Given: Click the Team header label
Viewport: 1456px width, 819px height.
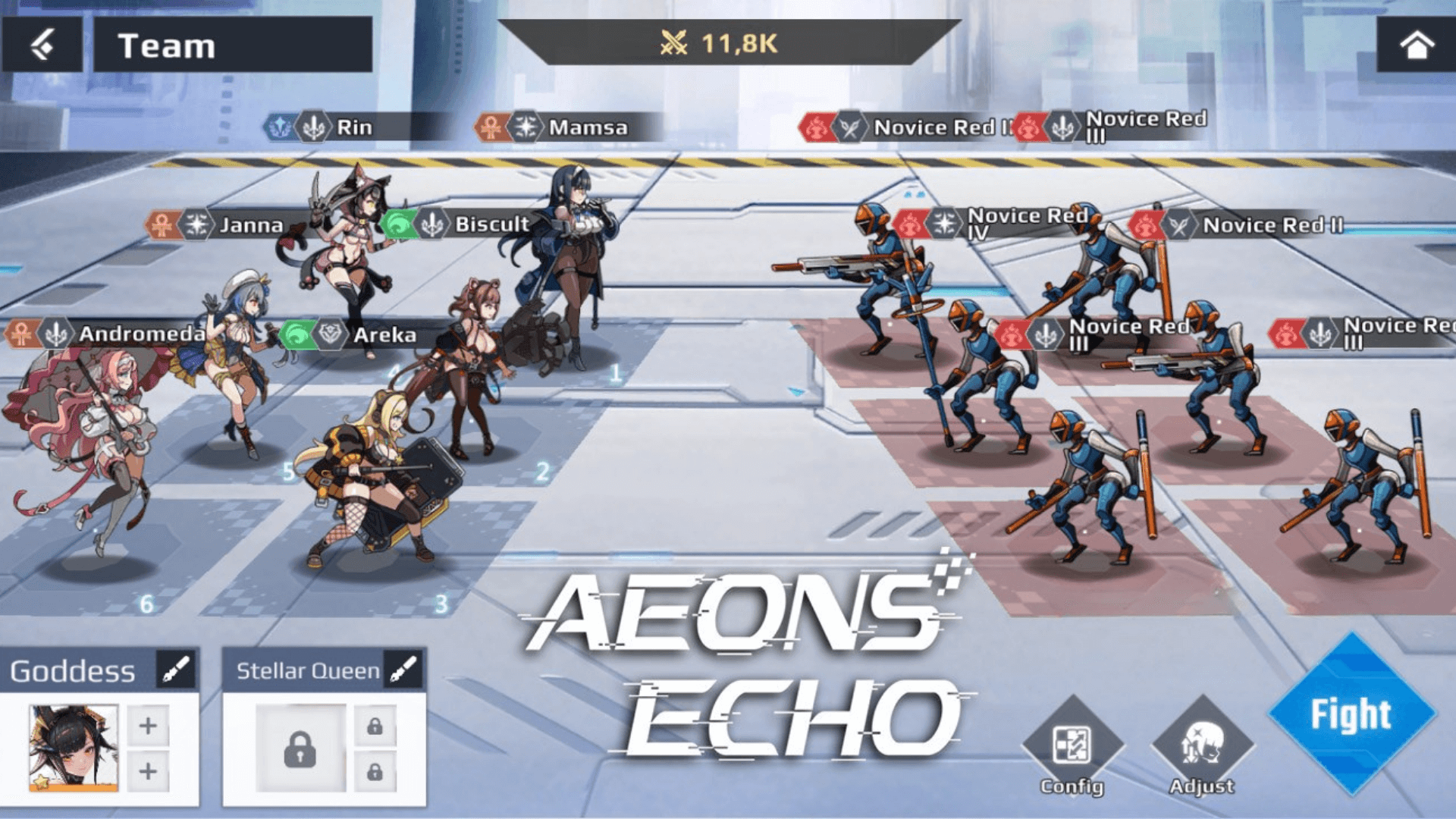Looking at the screenshot, I should 168,45.
